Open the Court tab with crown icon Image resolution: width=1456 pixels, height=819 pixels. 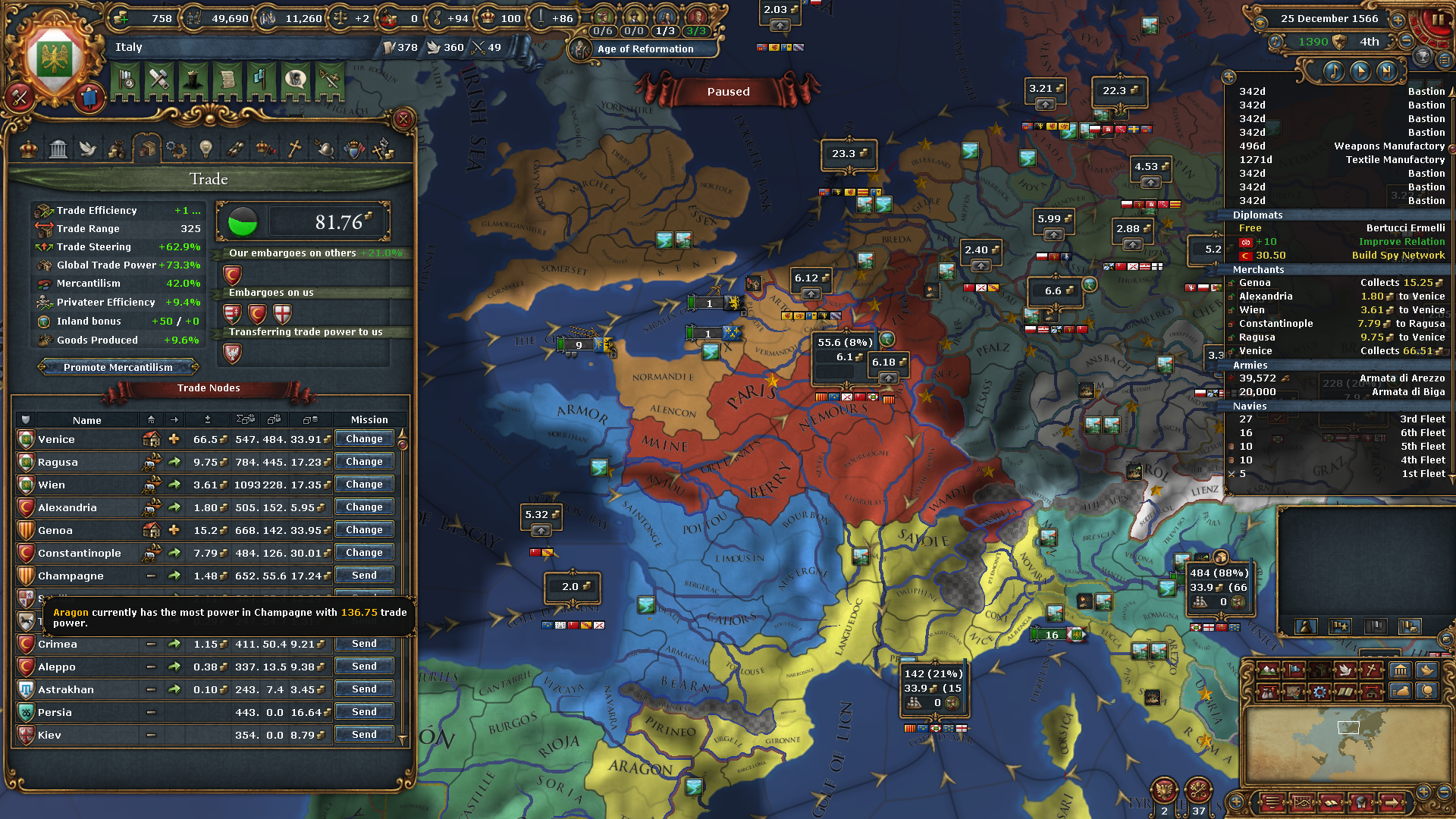tap(28, 149)
